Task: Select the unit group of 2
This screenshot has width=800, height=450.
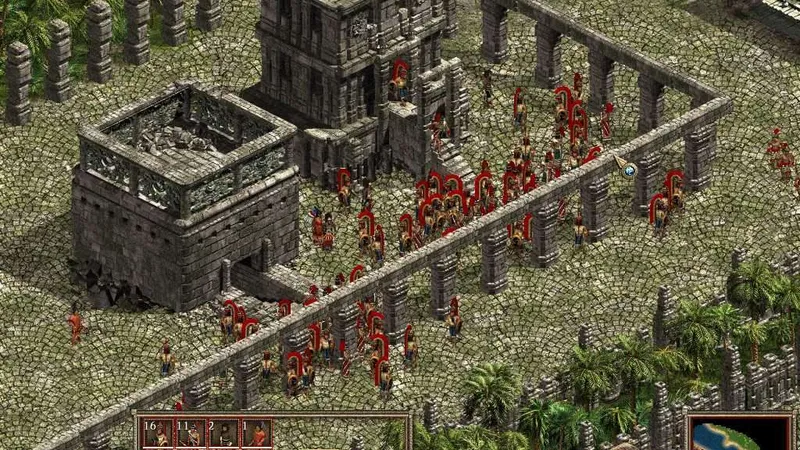Action: tap(224, 435)
